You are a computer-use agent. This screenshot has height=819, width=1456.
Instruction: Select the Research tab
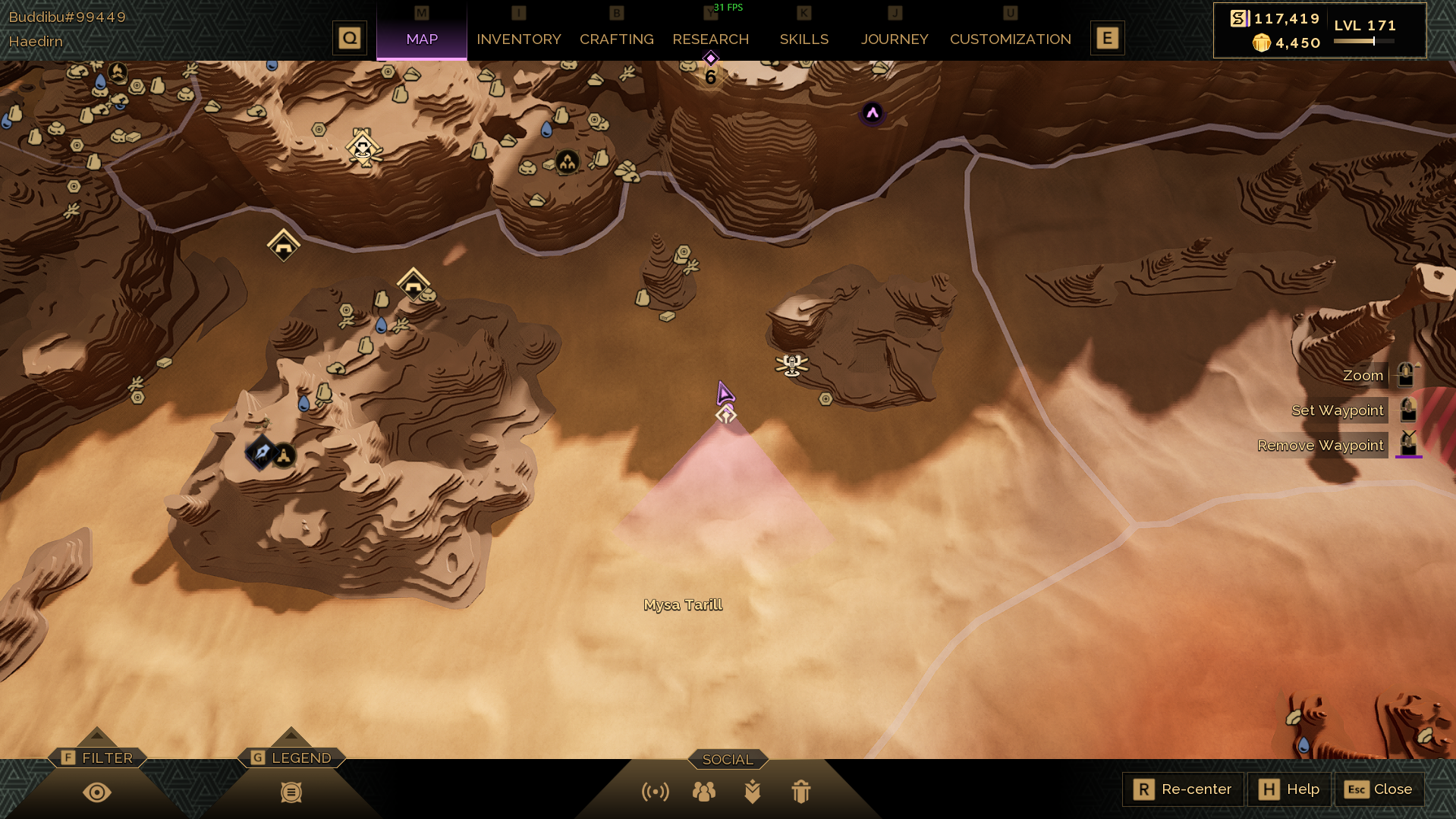(710, 39)
